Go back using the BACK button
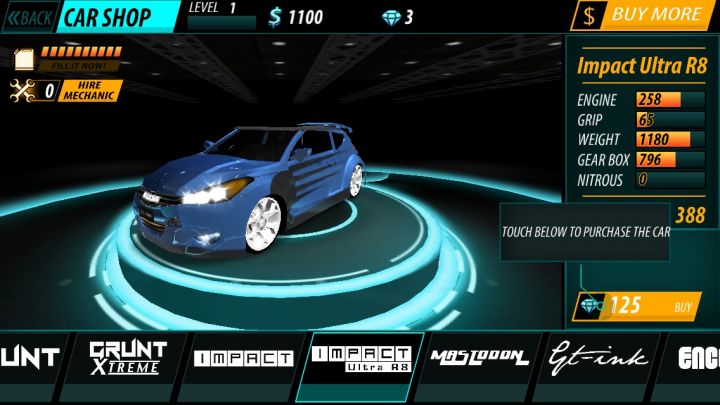The image size is (720, 405). click(29, 17)
